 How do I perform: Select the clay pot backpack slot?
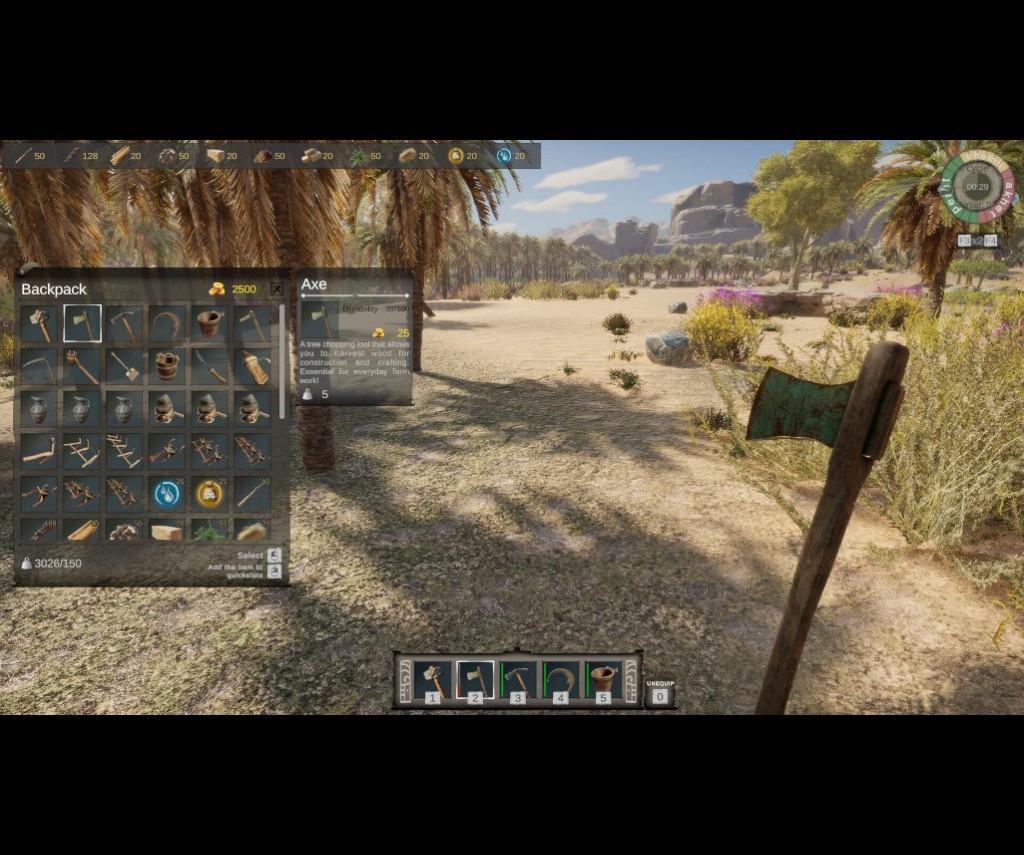(209, 324)
